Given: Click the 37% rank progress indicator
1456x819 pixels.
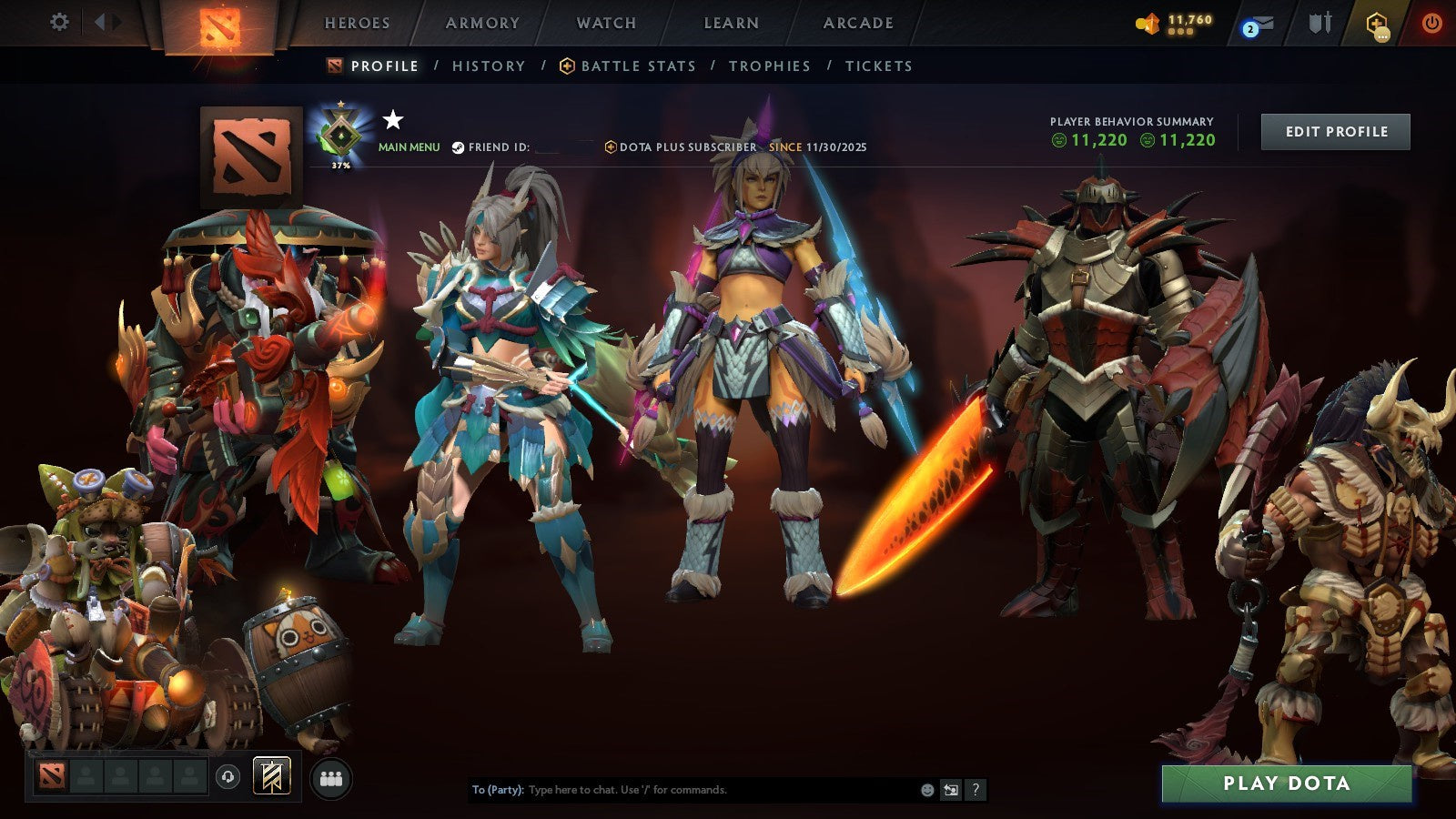Looking at the screenshot, I should (x=339, y=166).
